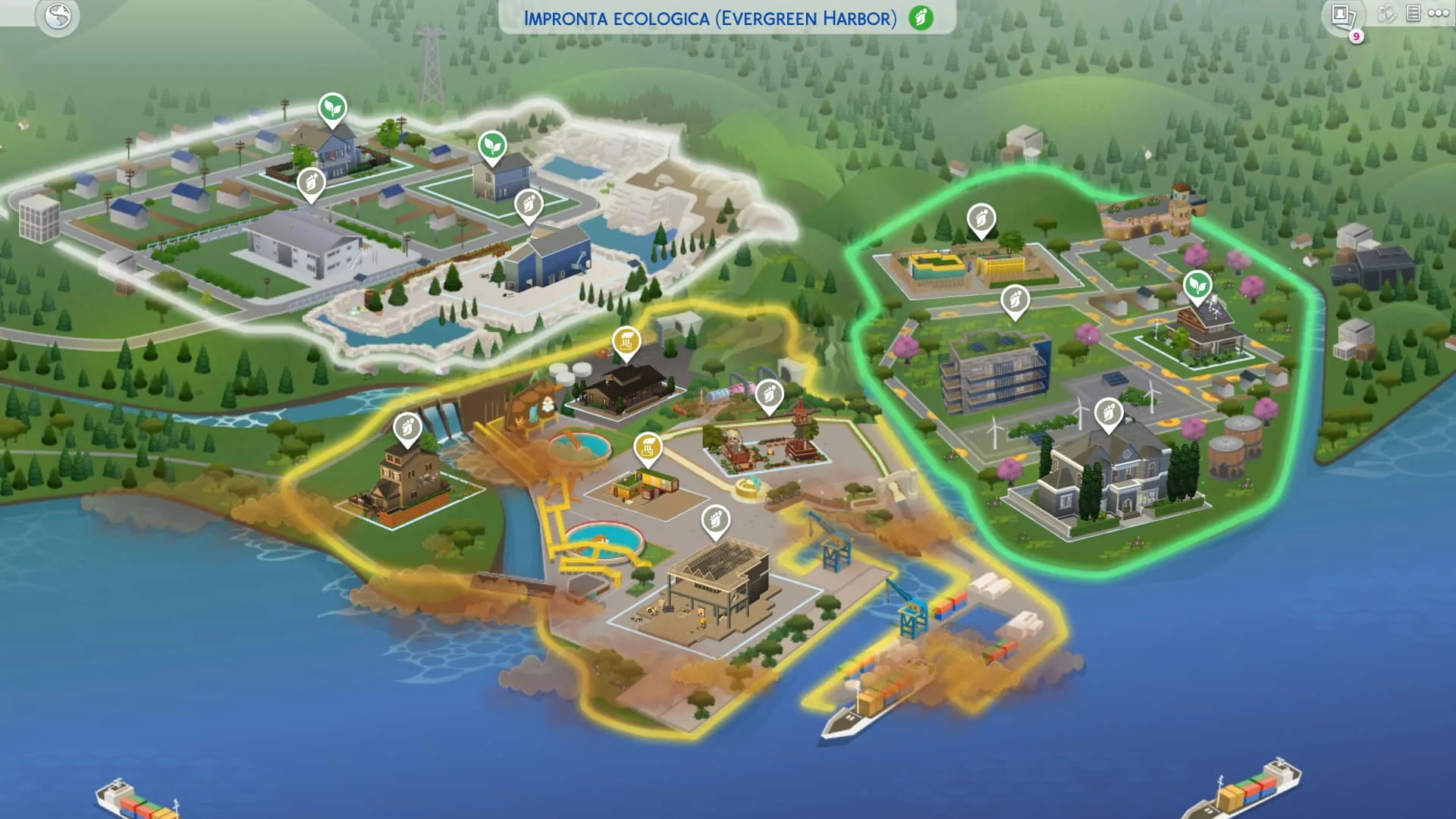The height and width of the screenshot is (819, 1456).
Task: Open the three-dots options menu
Action: click(1438, 14)
